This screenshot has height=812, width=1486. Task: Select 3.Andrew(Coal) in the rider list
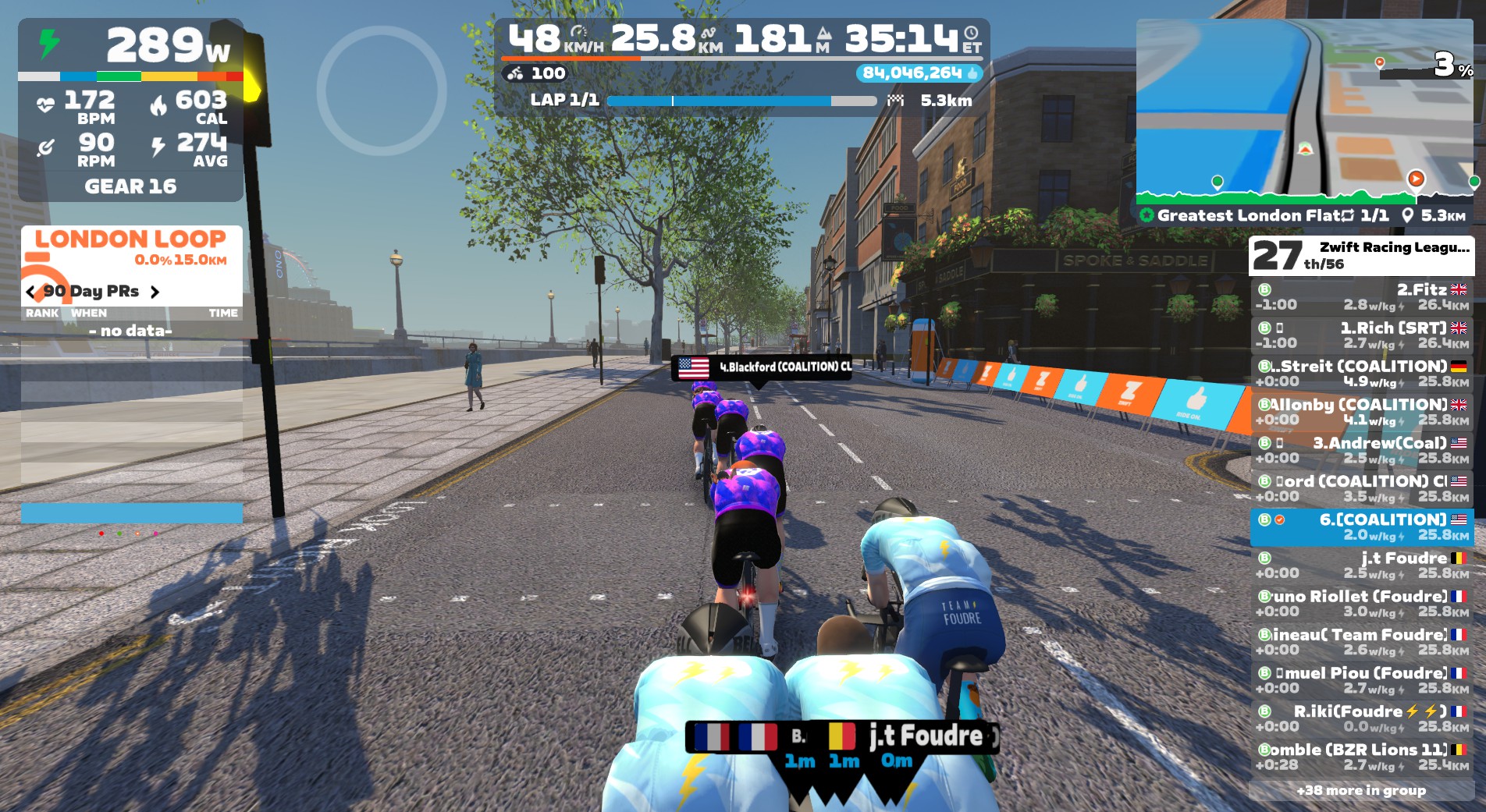(x=1361, y=450)
